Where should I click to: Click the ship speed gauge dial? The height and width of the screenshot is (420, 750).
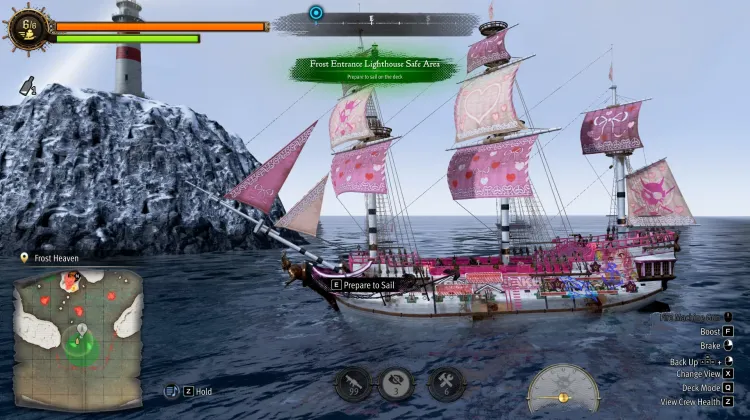tap(563, 388)
